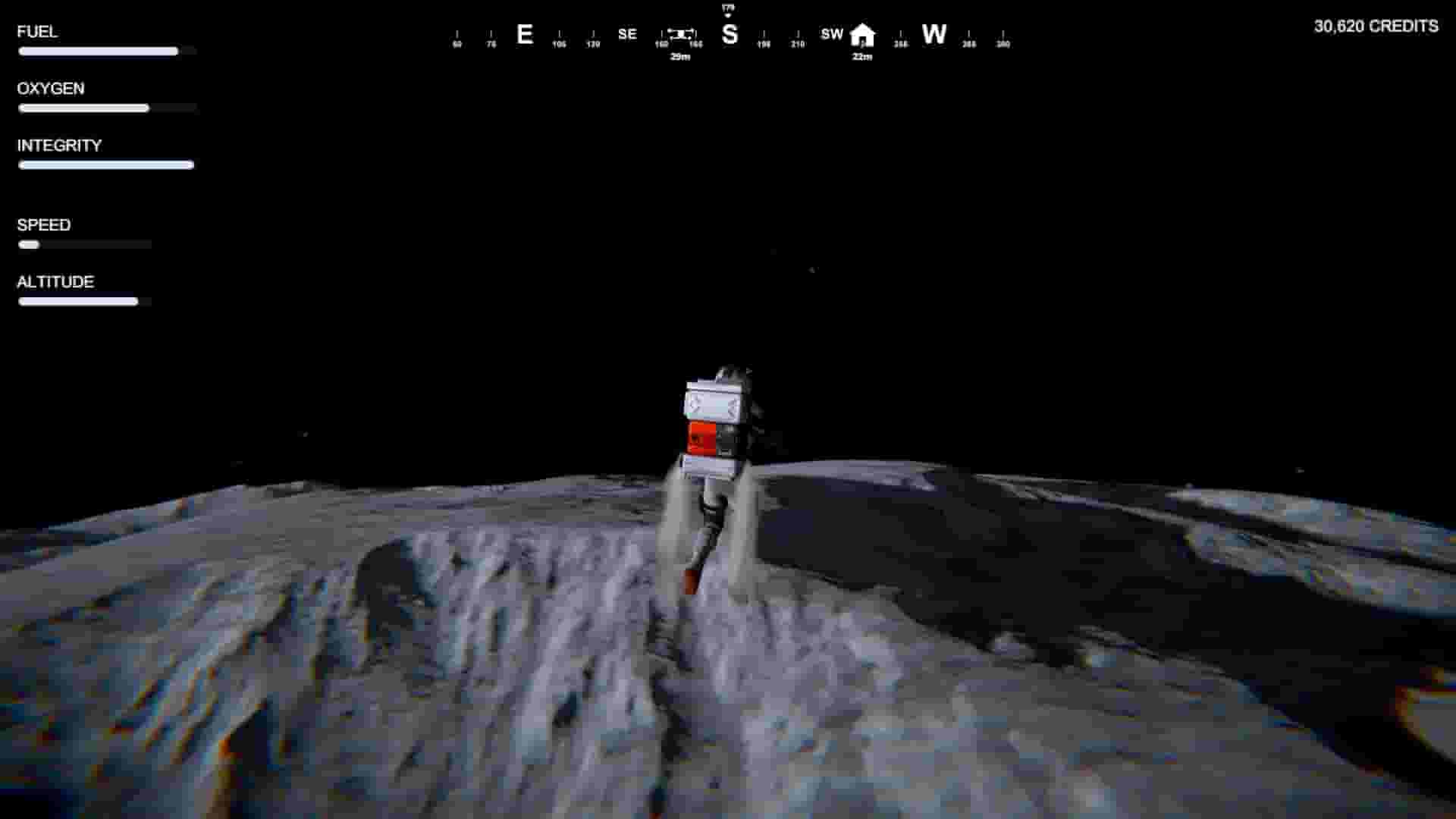Click the SE marker on the compass bar
1456x819 pixels.
[626, 34]
